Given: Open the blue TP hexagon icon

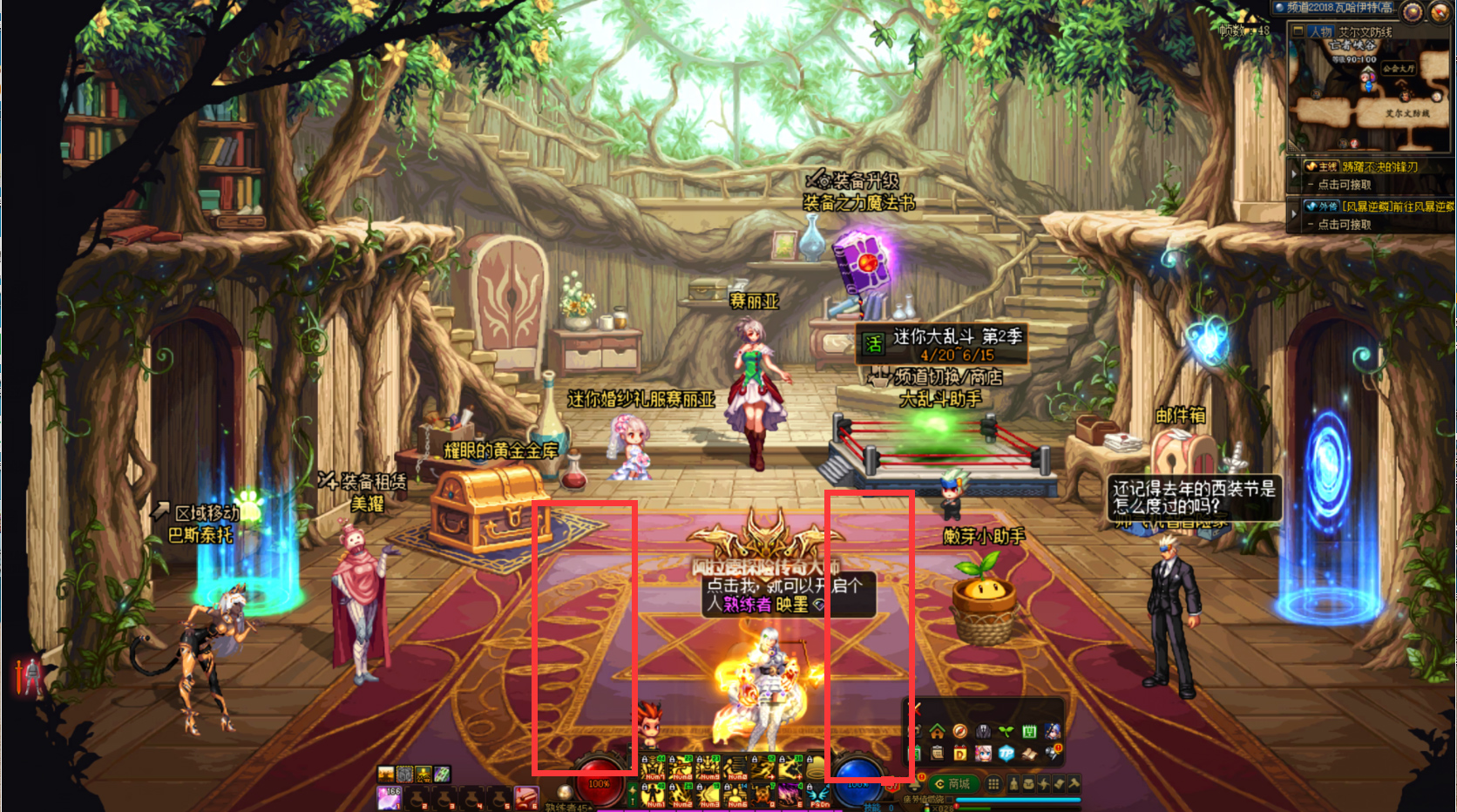Looking at the screenshot, I should click(1006, 753).
